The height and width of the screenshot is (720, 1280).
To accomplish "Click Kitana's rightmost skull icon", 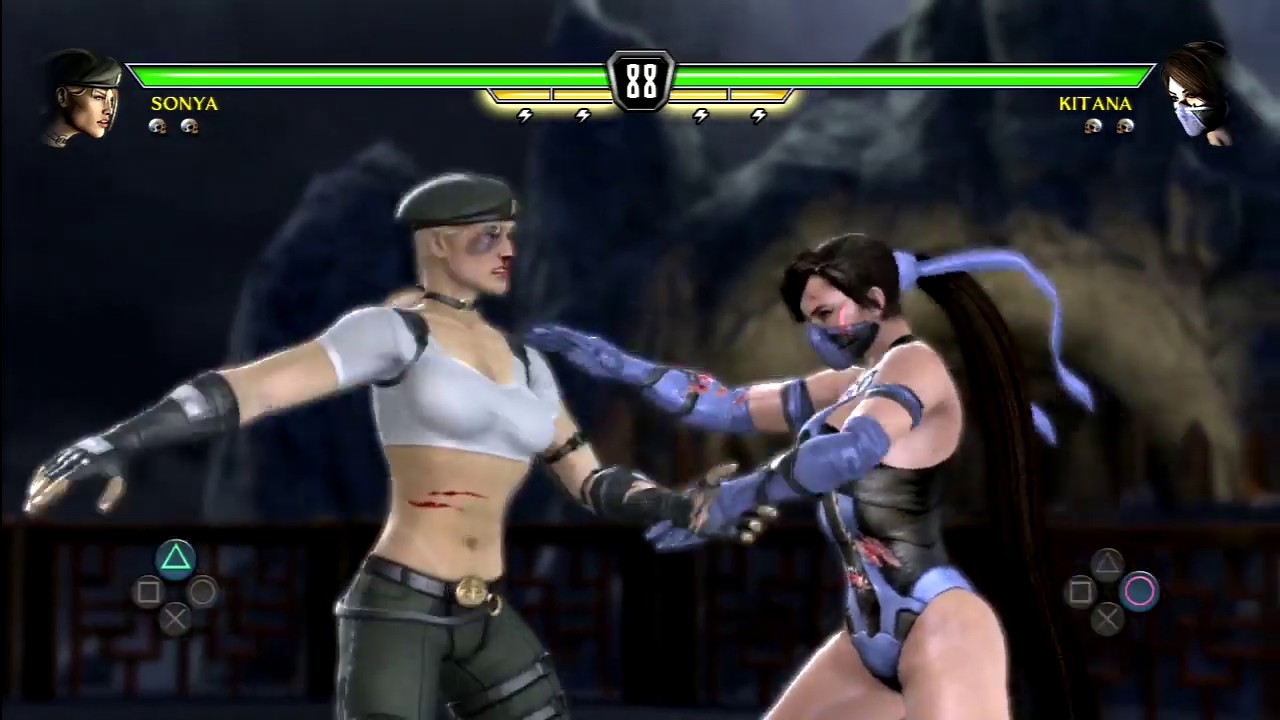I will 1124,126.
